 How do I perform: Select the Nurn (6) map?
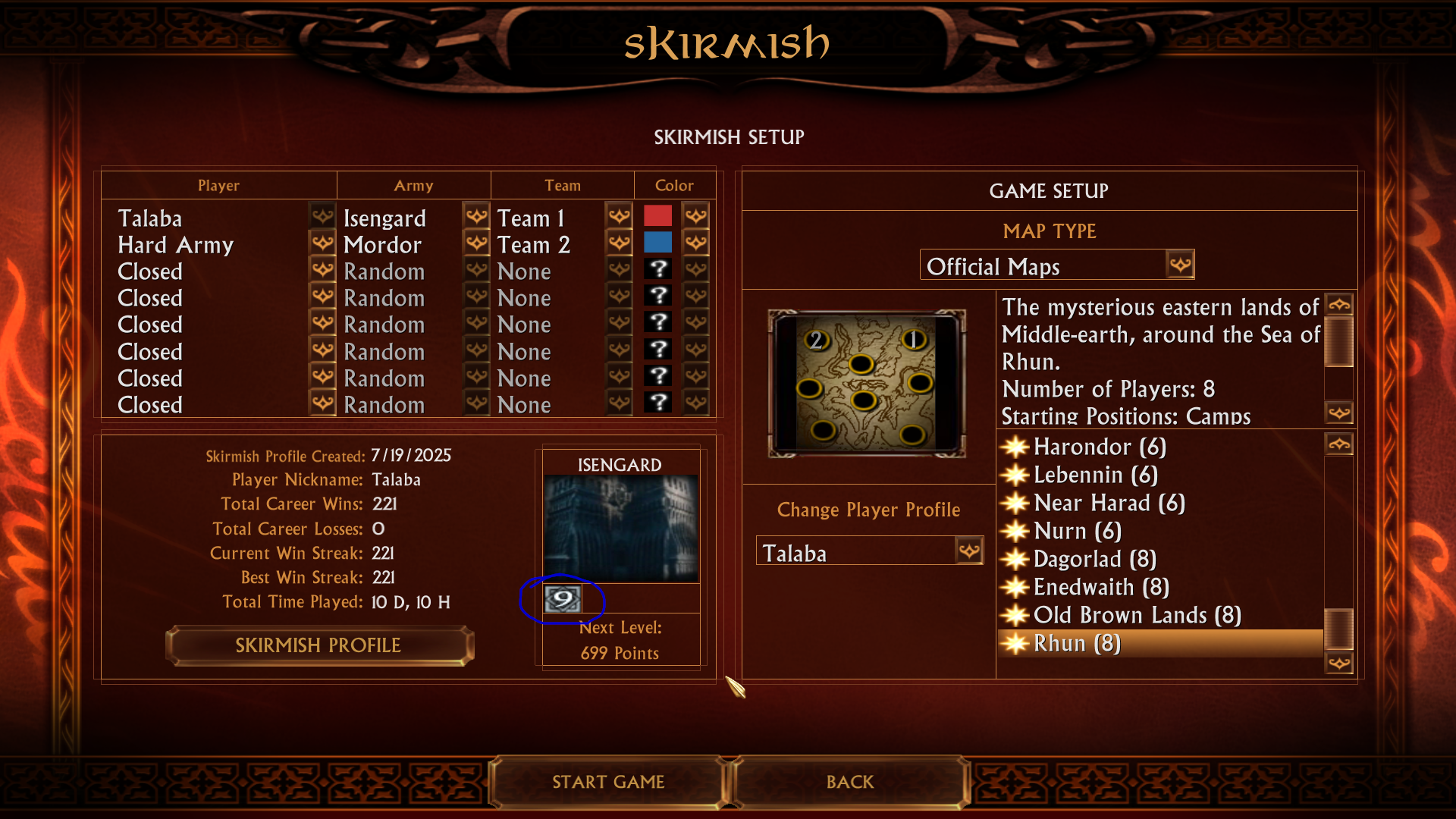click(x=1077, y=531)
